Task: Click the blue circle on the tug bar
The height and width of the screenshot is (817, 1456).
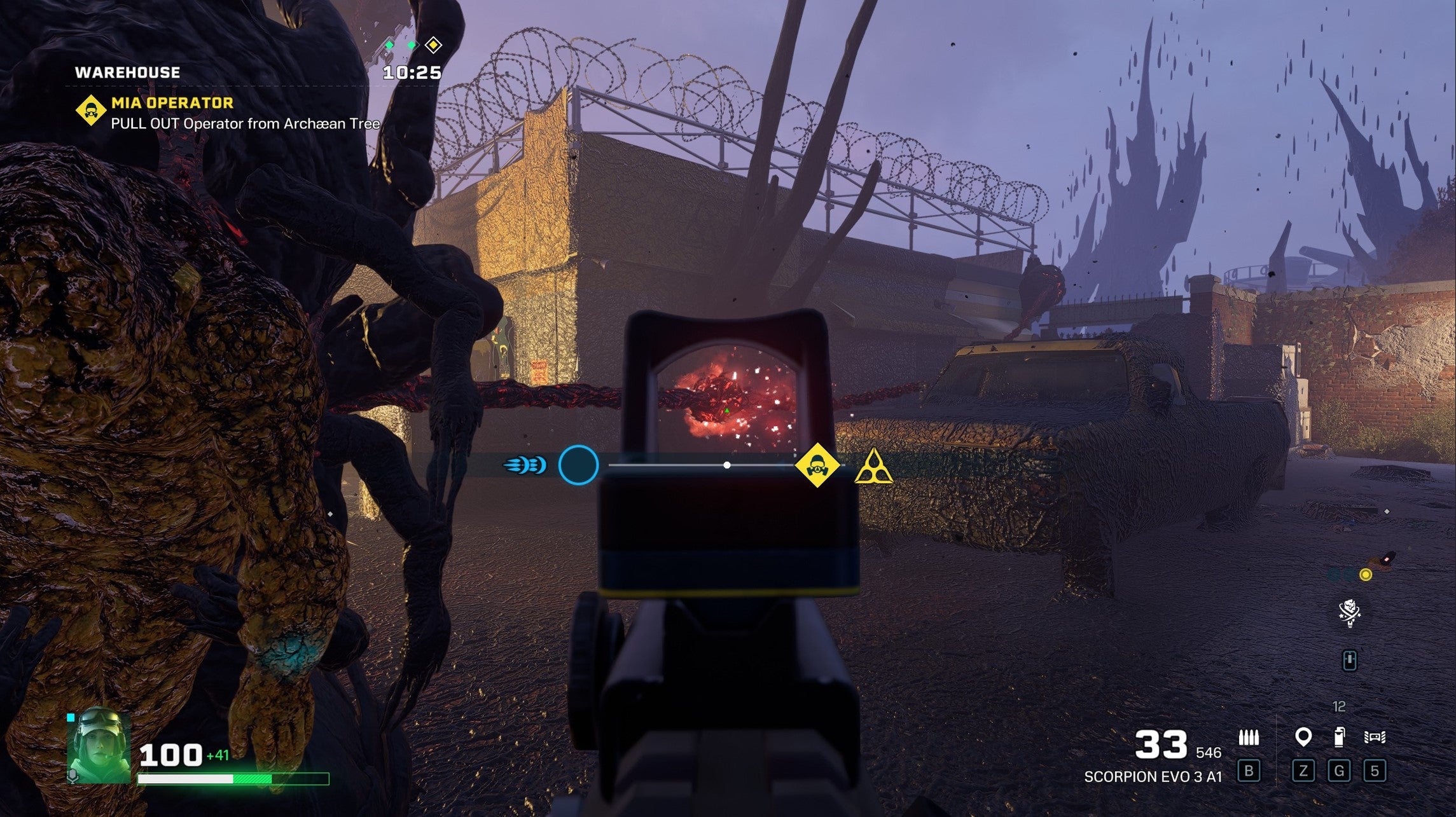Action: (x=578, y=465)
